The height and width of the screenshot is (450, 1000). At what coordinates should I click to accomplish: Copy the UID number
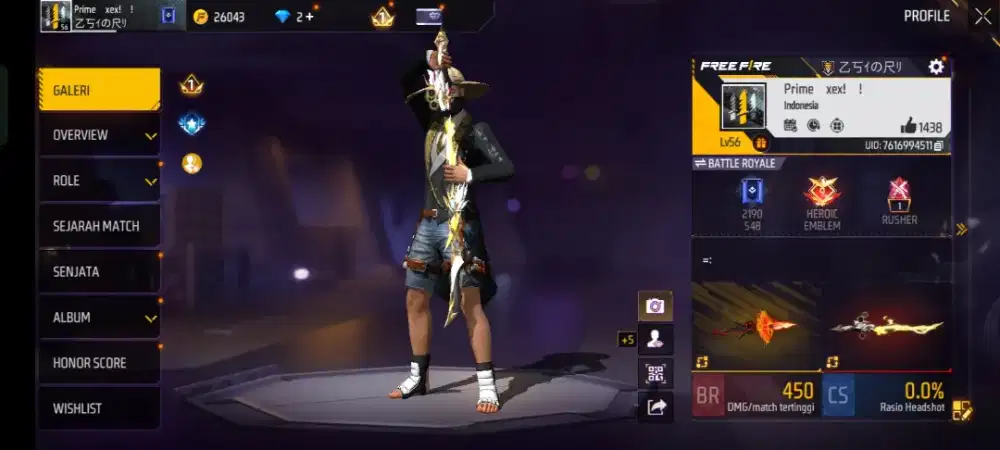coord(939,146)
